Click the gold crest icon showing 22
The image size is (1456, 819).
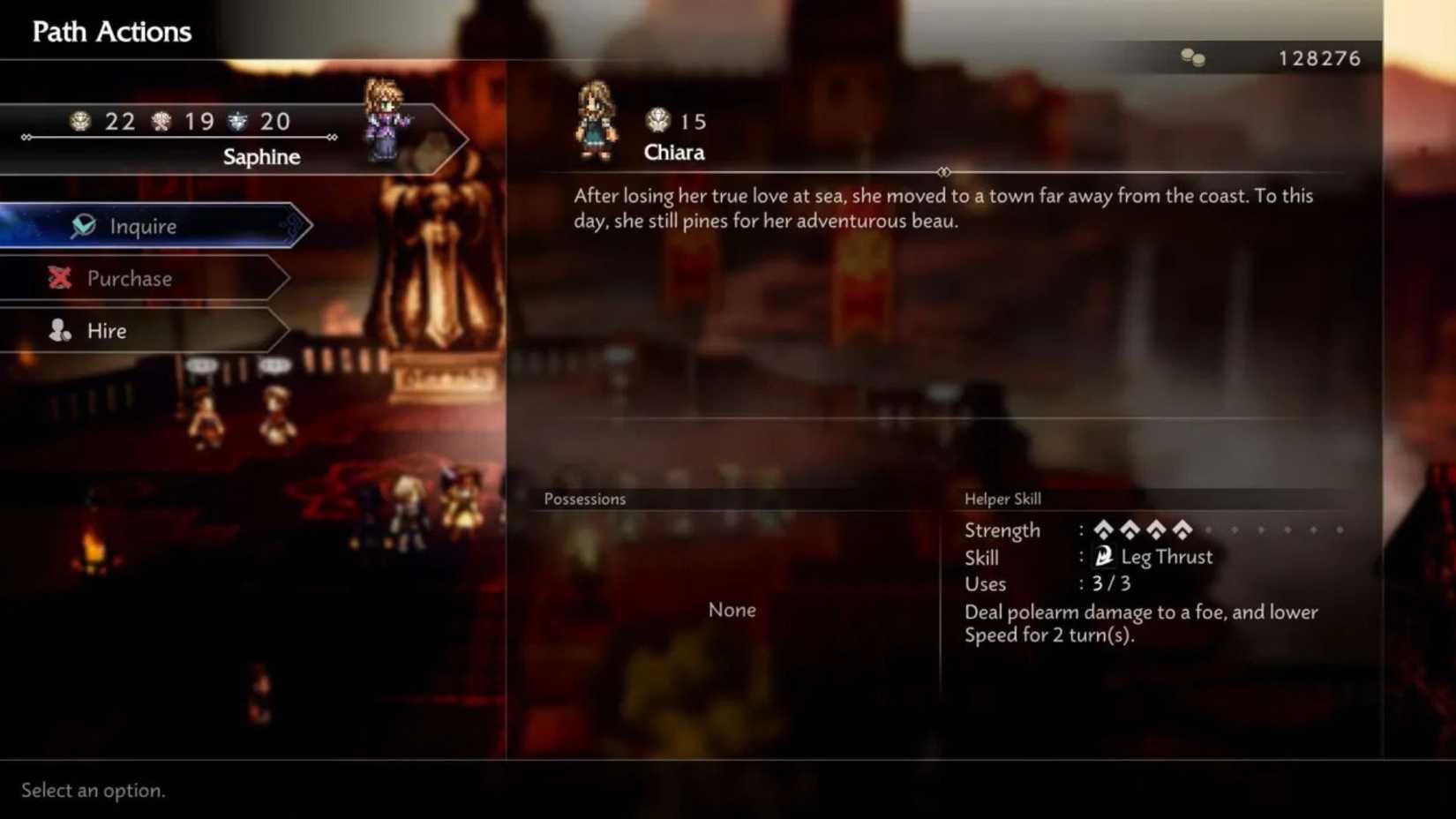80,121
